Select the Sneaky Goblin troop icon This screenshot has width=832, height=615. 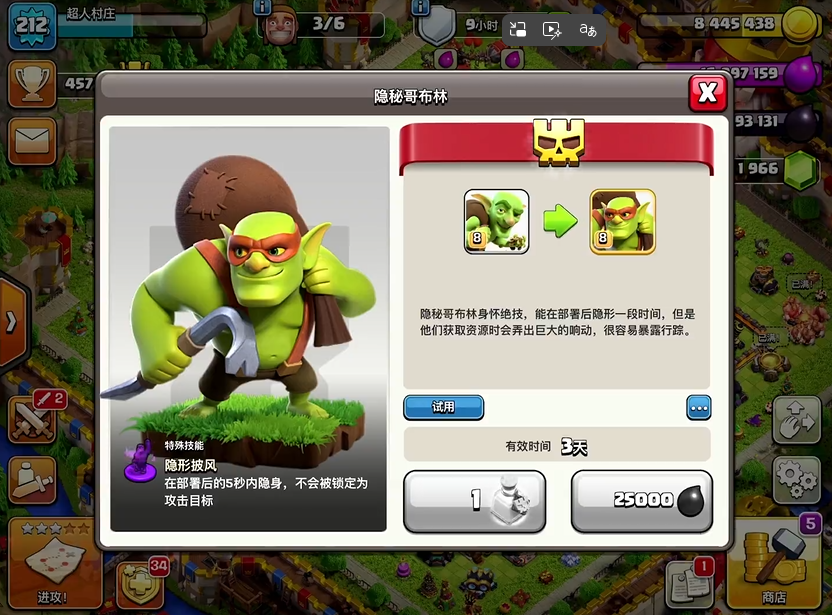point(622,221)
